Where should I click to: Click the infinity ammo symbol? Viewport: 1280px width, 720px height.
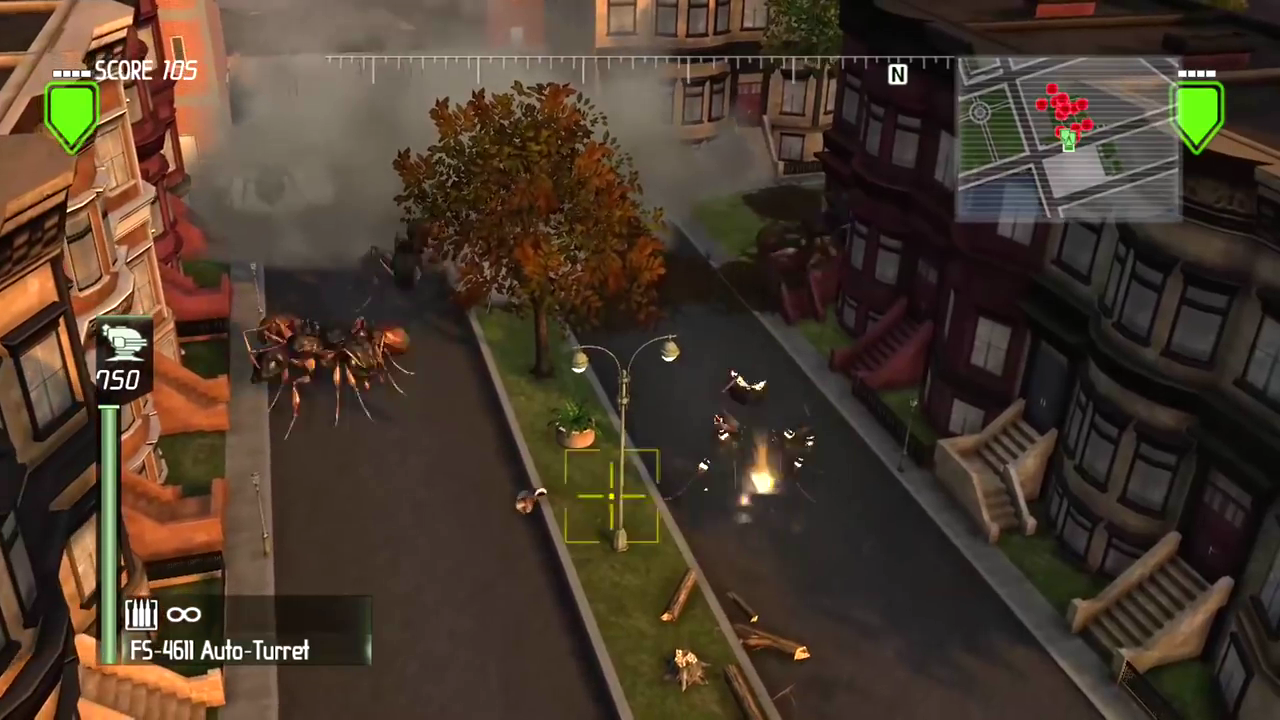tap(183, 615)
